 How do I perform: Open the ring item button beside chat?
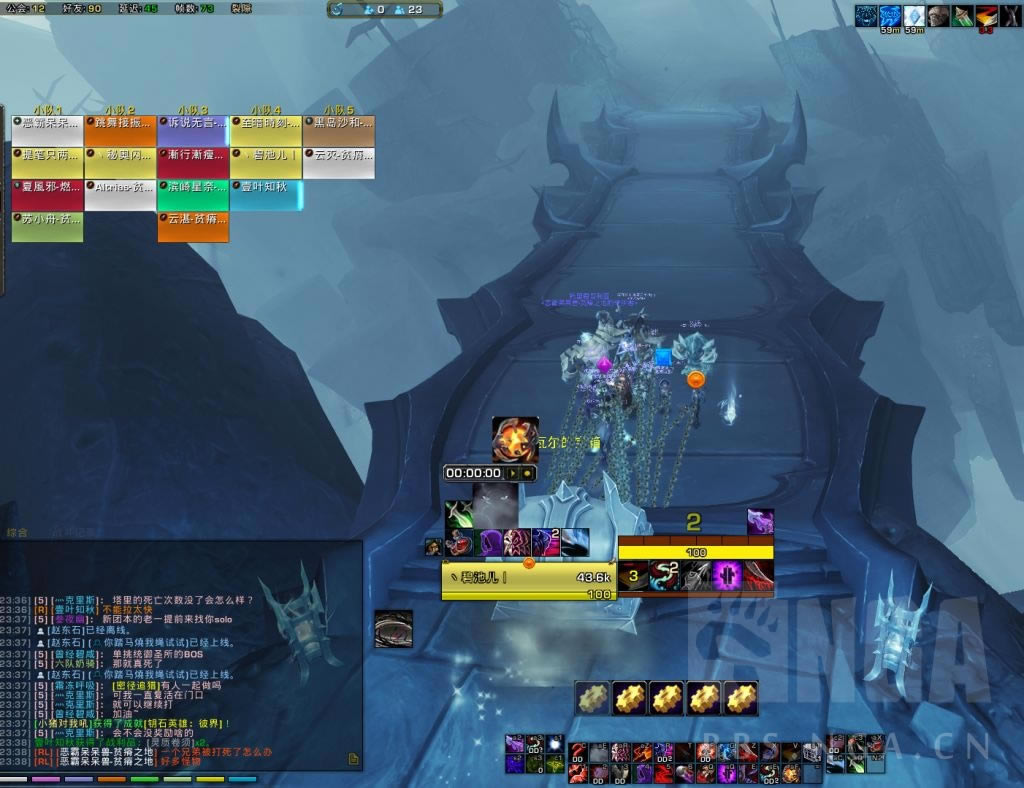[x=393, y=629]
